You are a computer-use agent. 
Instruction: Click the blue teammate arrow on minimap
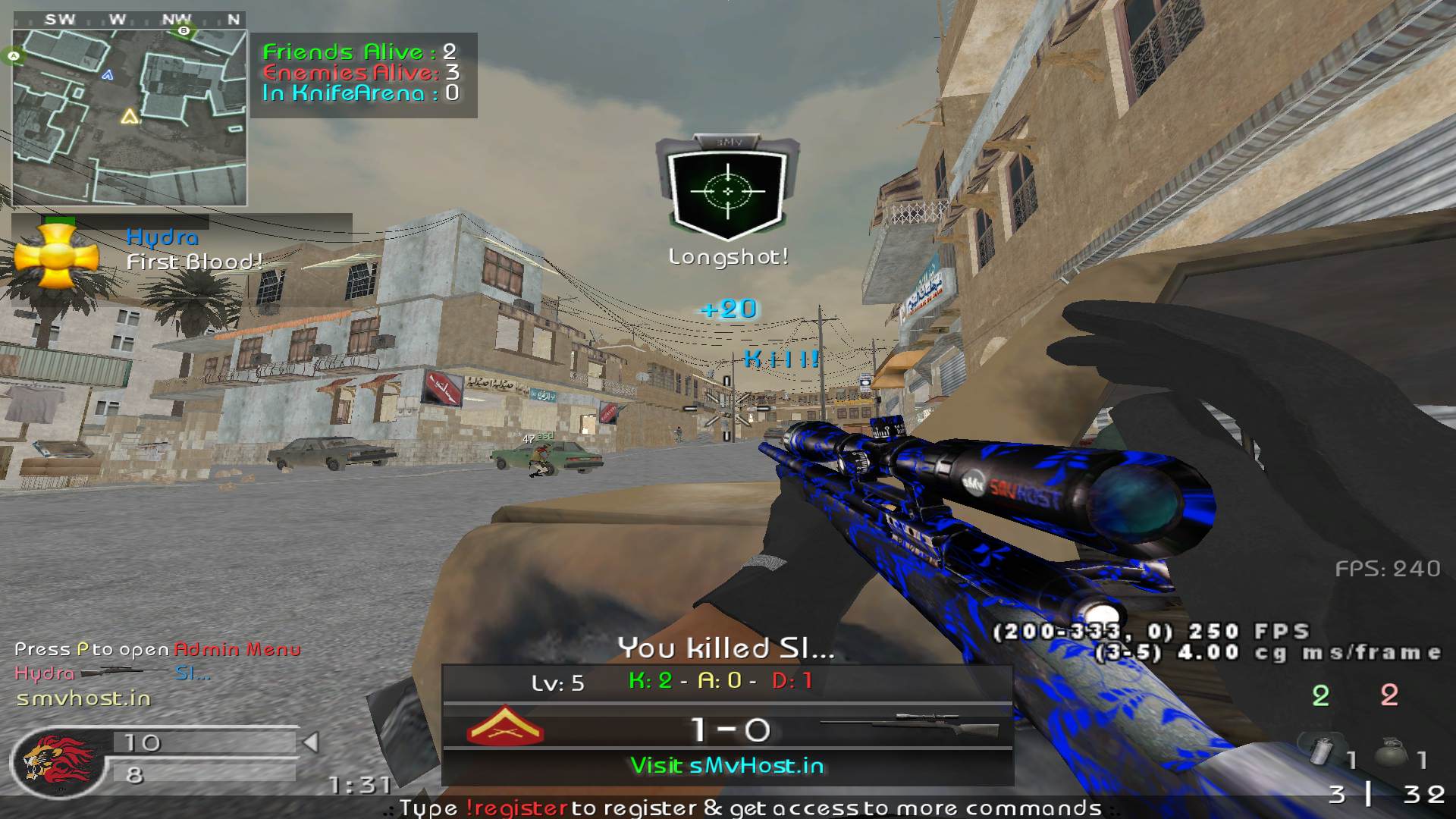(108, 75)
